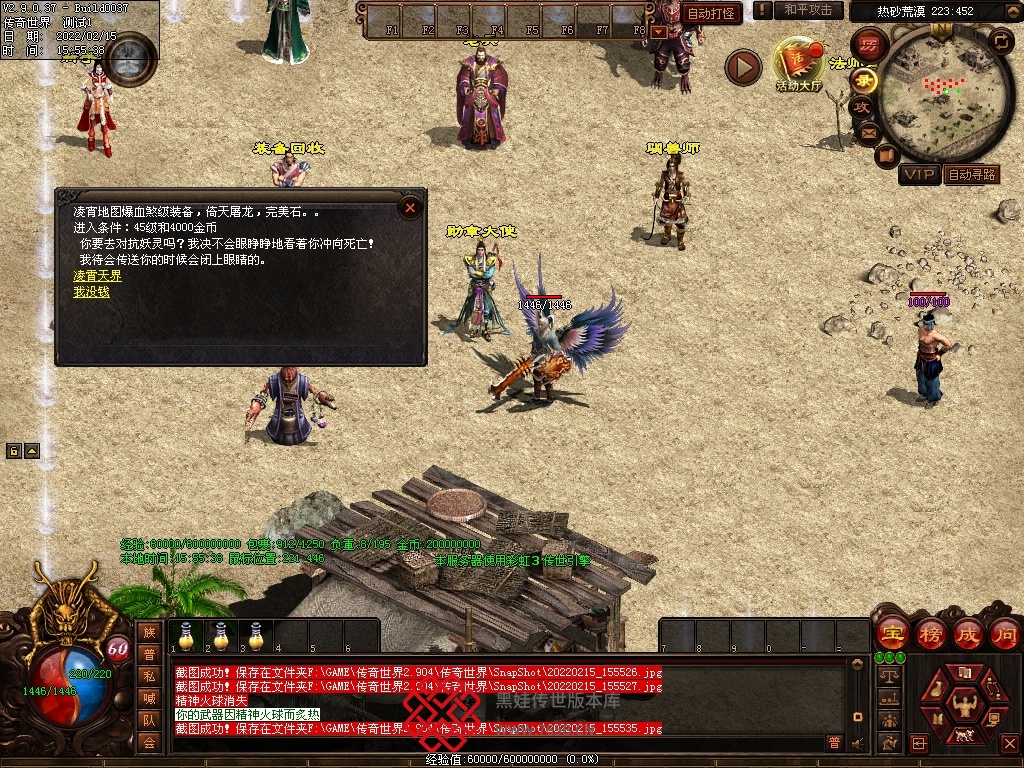Show the 榜 rankings board
Viewport: 1024px width, 768px height.
930,633
